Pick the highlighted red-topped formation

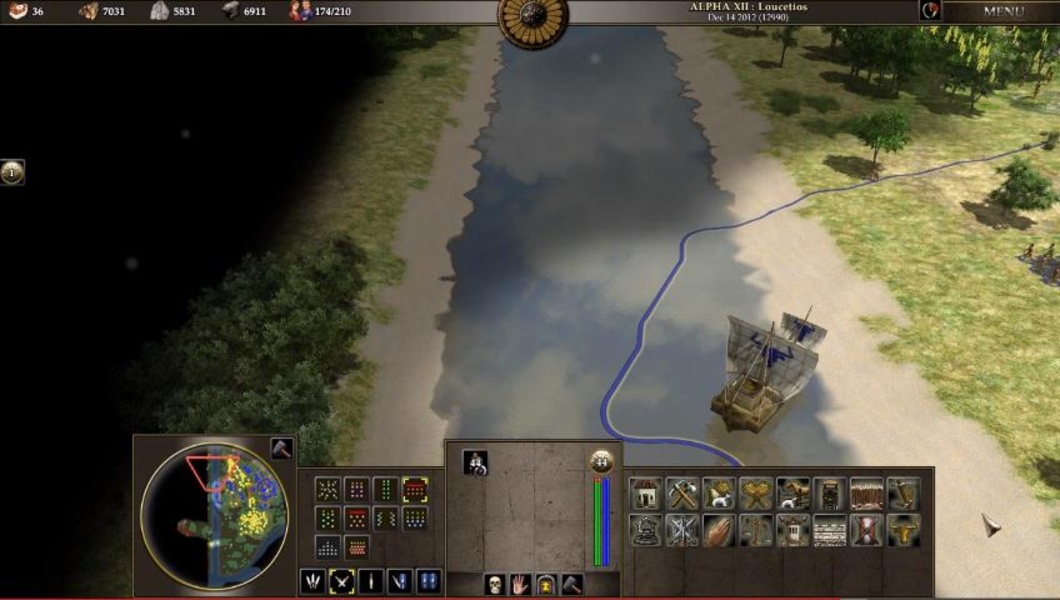click(415, 490)
